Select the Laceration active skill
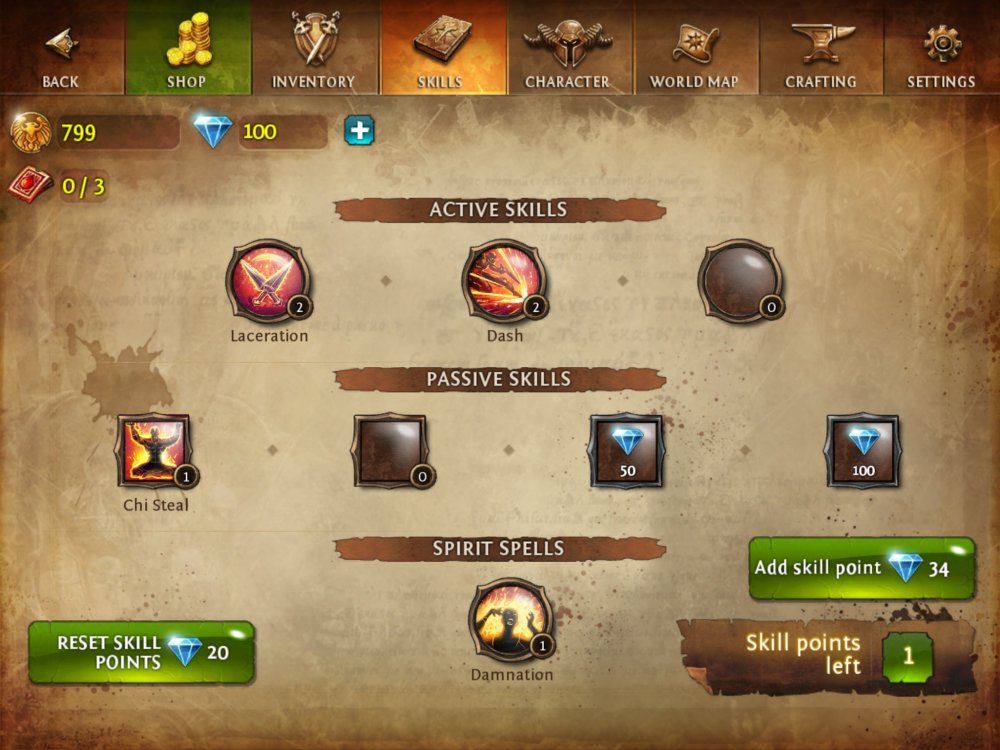1000x750 pixels. click(268, 281)
